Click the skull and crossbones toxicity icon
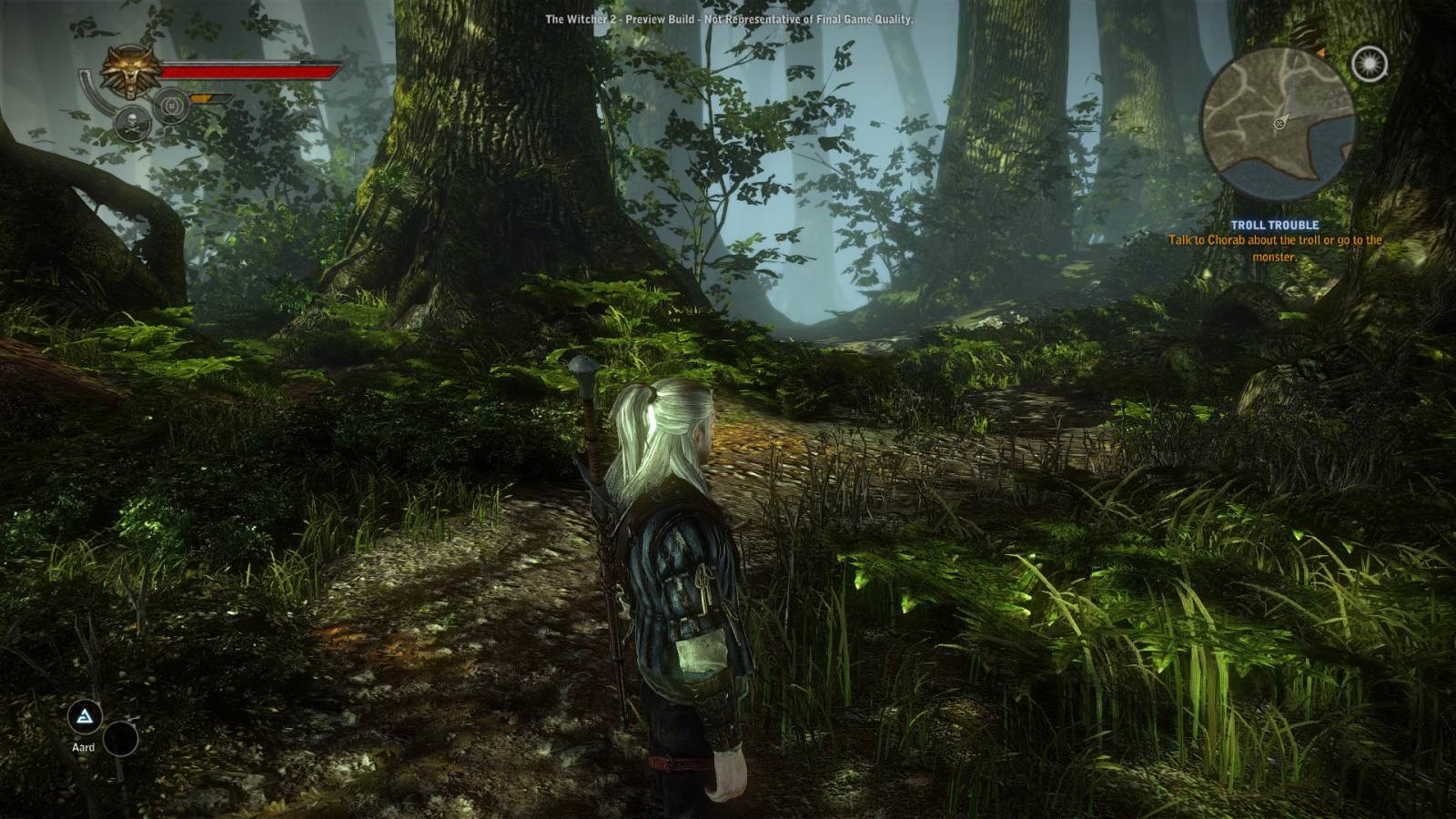The height and width of the screenshot is (819, 1456). (x=132, y=124)
